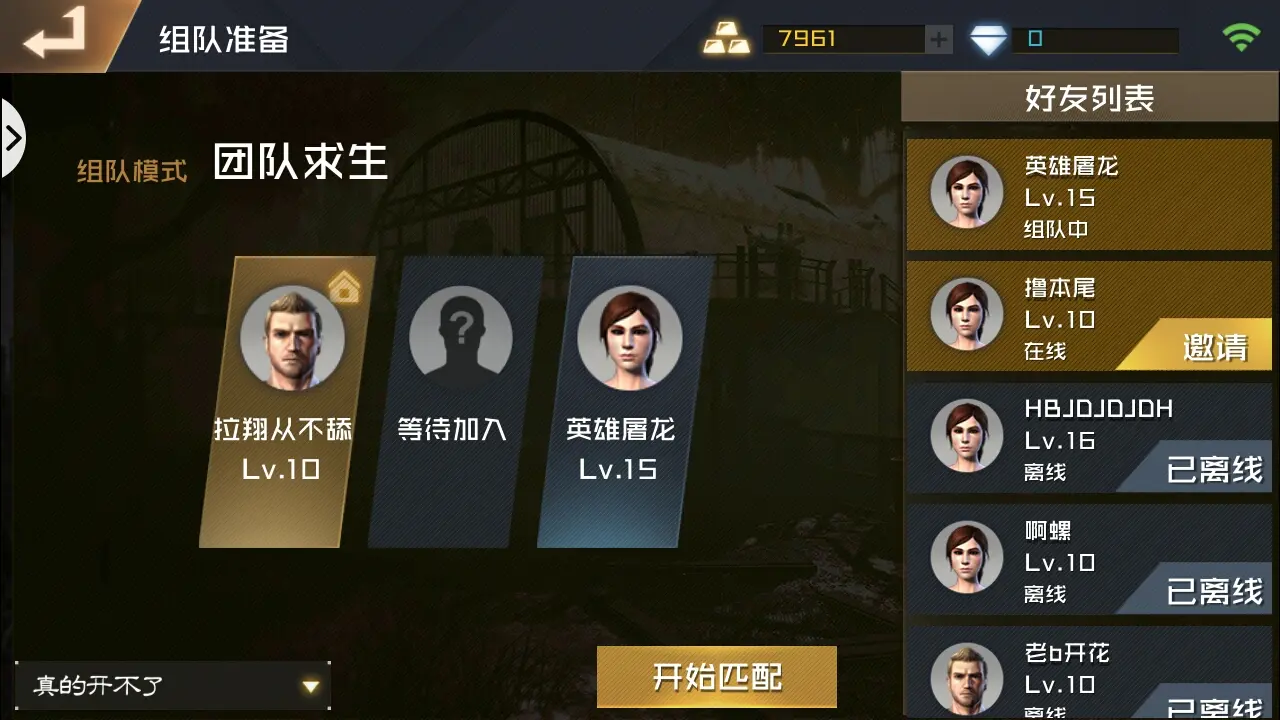Open the 真的开不了 room dropdown
Image resolution: width=1280 pixels, height=720 pixels.
click(x=170, y=686)
